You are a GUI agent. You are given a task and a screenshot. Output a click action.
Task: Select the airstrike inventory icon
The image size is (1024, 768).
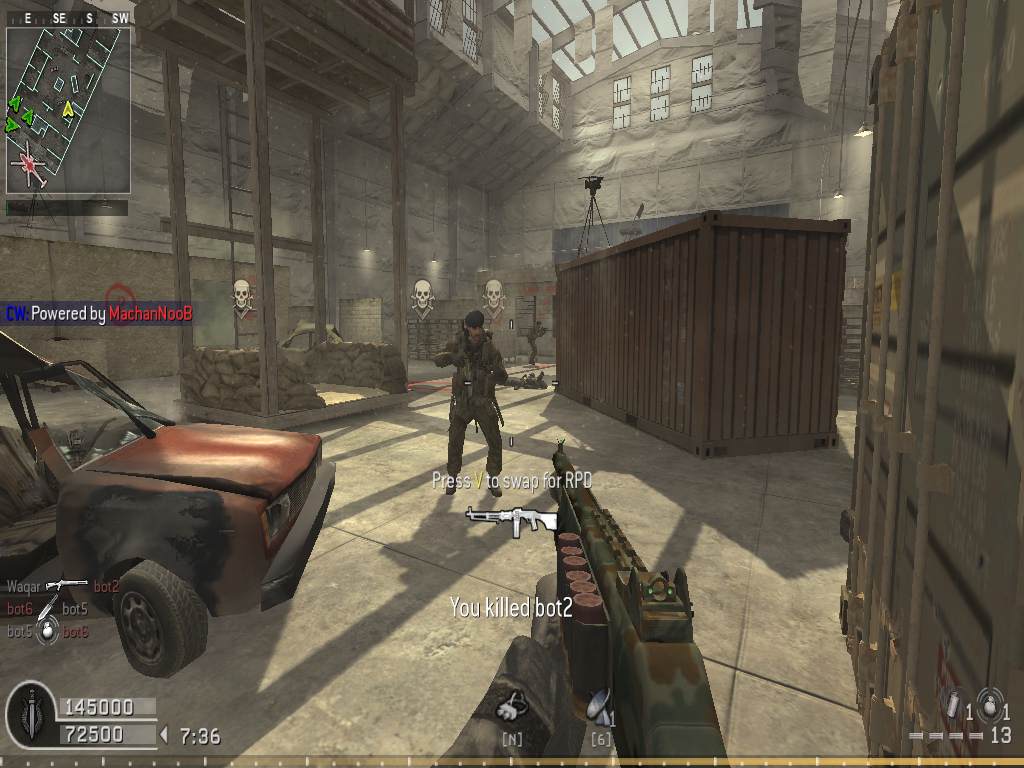[598, 707]
